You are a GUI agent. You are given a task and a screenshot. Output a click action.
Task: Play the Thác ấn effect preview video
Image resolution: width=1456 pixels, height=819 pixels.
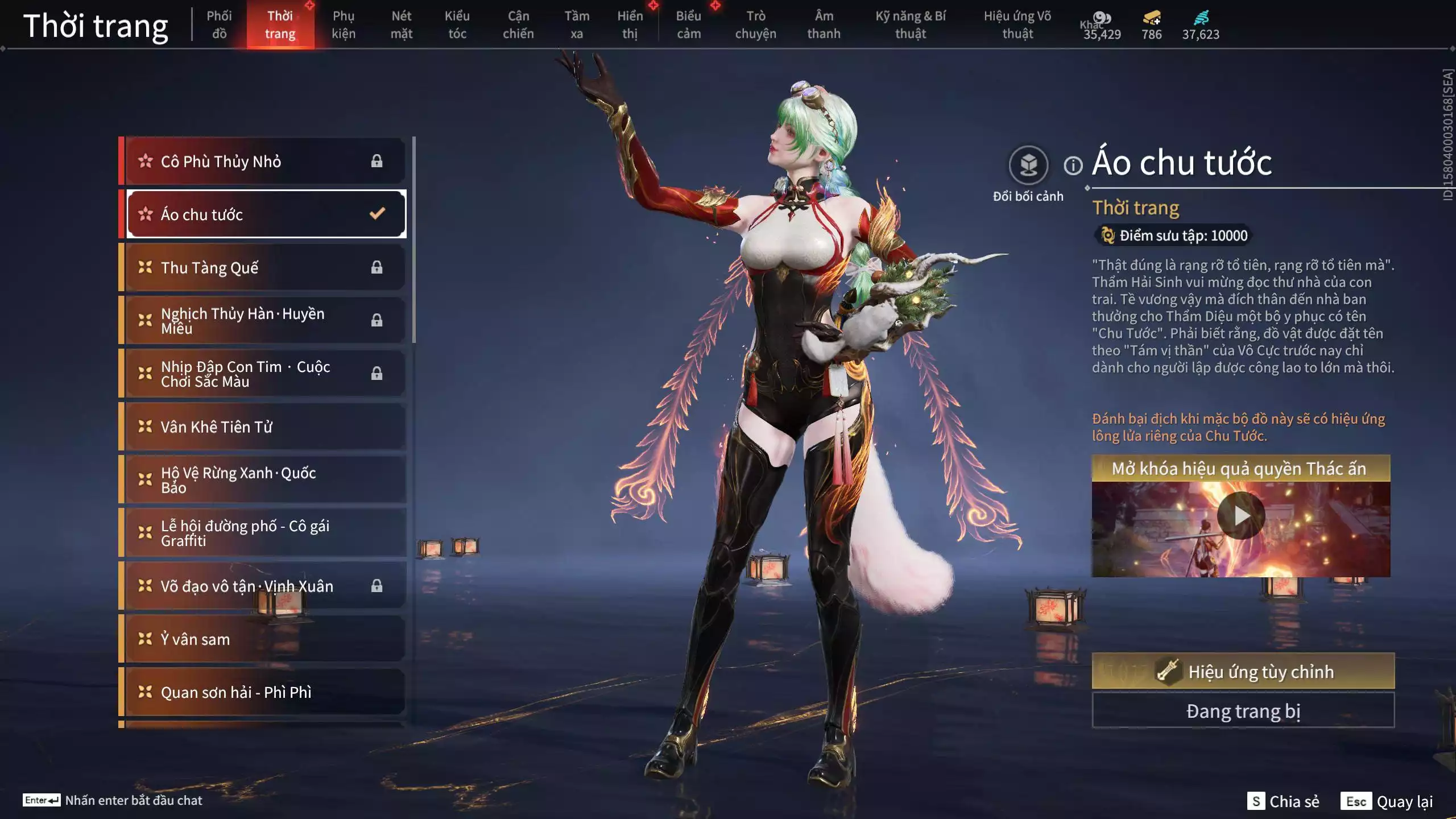(1241, 516)
